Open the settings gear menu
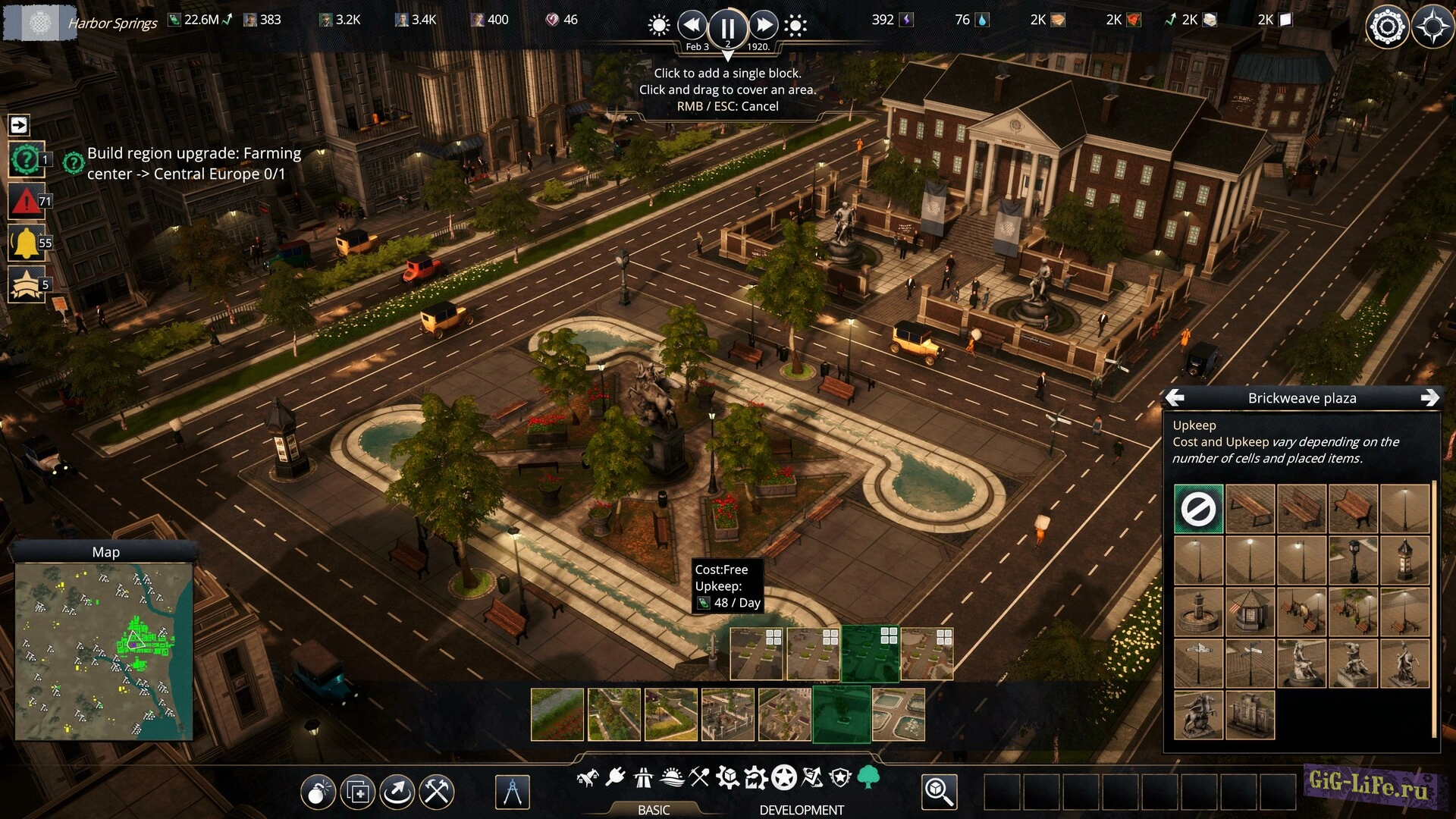 pos(1387,27)
